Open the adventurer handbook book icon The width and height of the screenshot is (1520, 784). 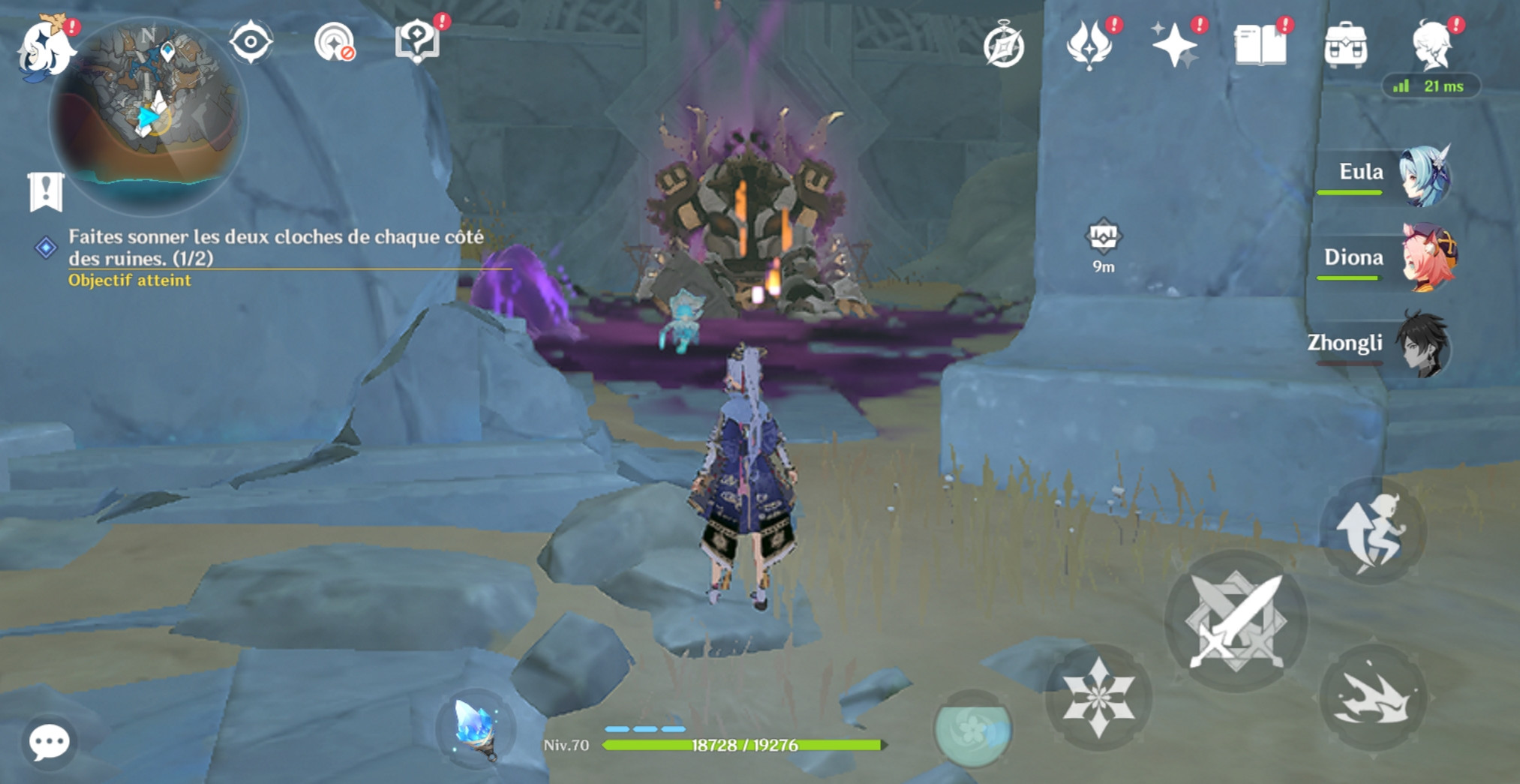click(x=1260, y=45)
